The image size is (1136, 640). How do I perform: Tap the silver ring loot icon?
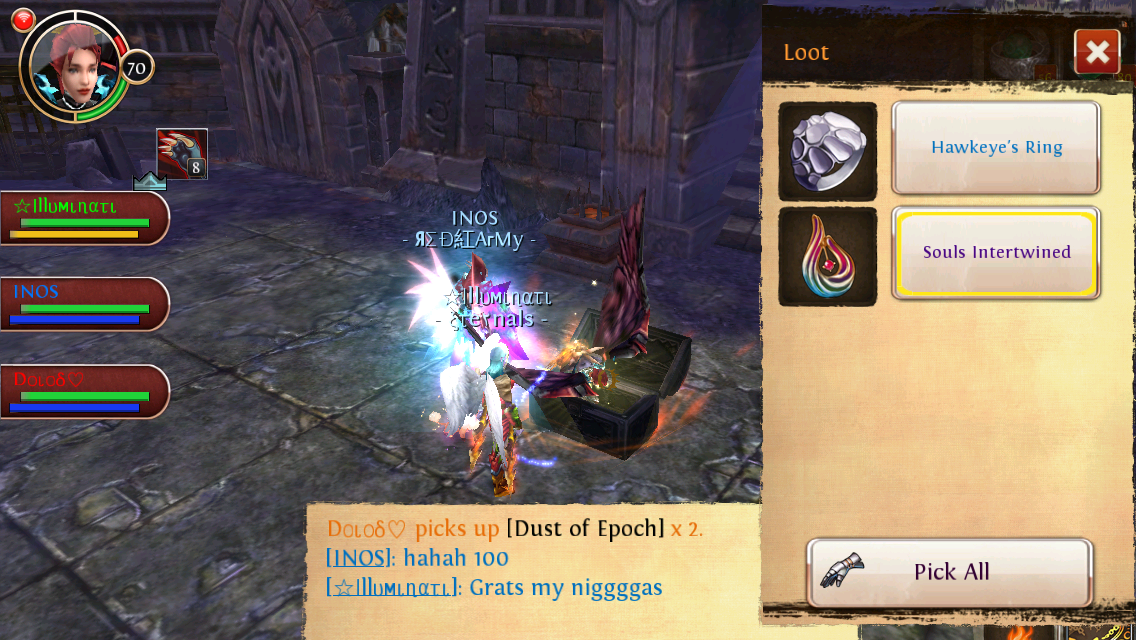tap(828, 151)
